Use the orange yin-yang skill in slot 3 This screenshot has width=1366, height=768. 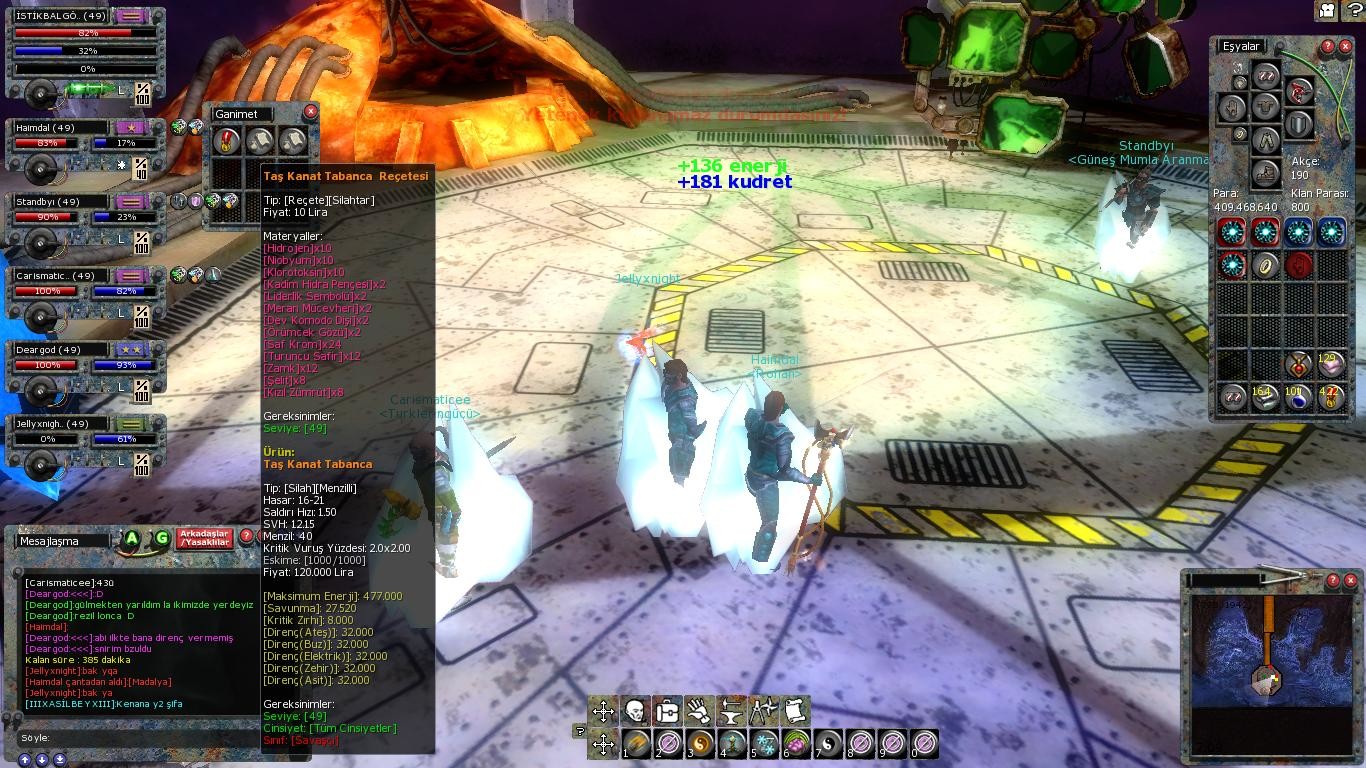click(x=701, y=744)
